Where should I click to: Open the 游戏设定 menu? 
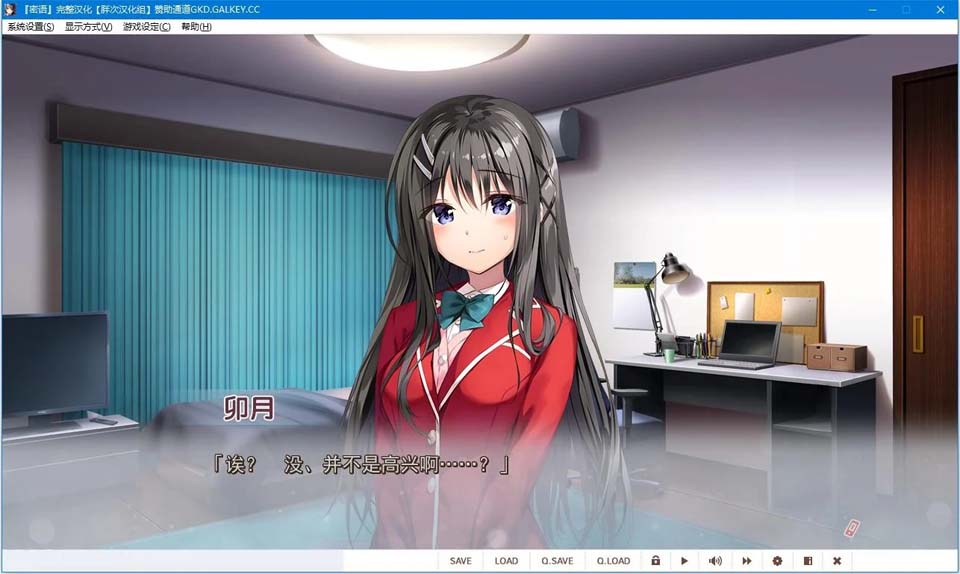coord(146,27)
